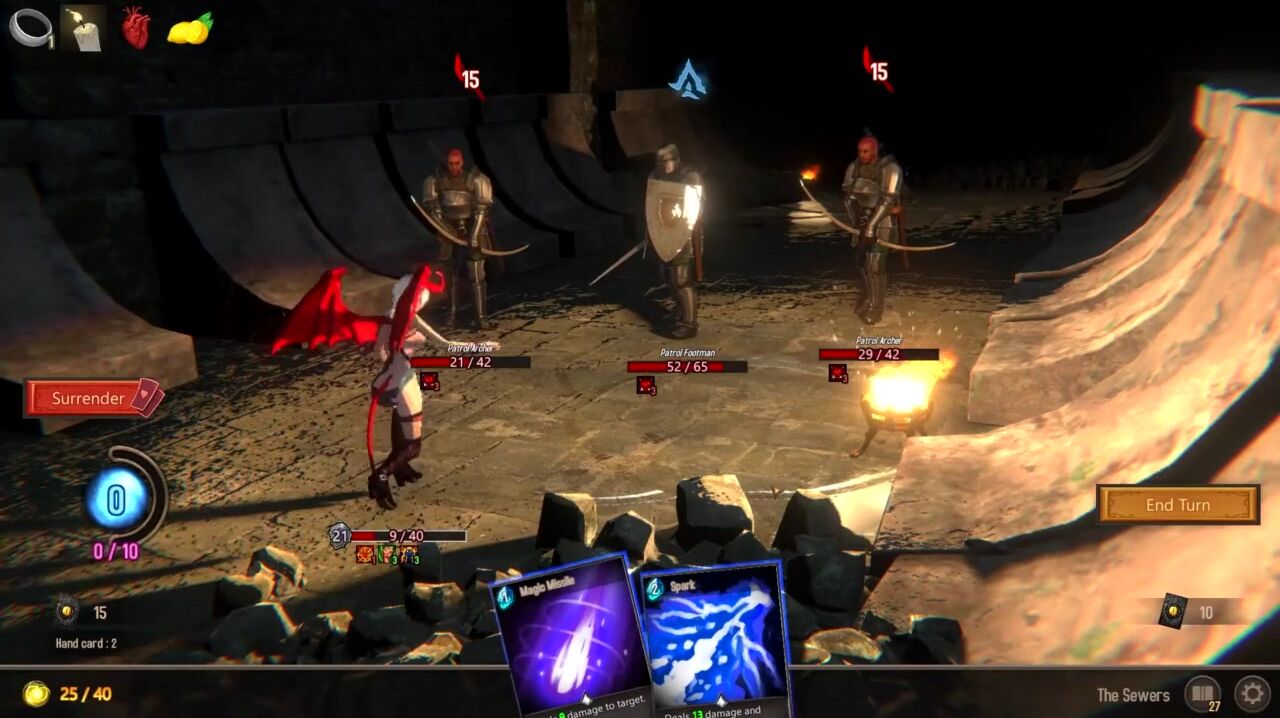Screen dimensions: 1280x718
Task: Click the Surrender button
Action: (x=93, y=398)
